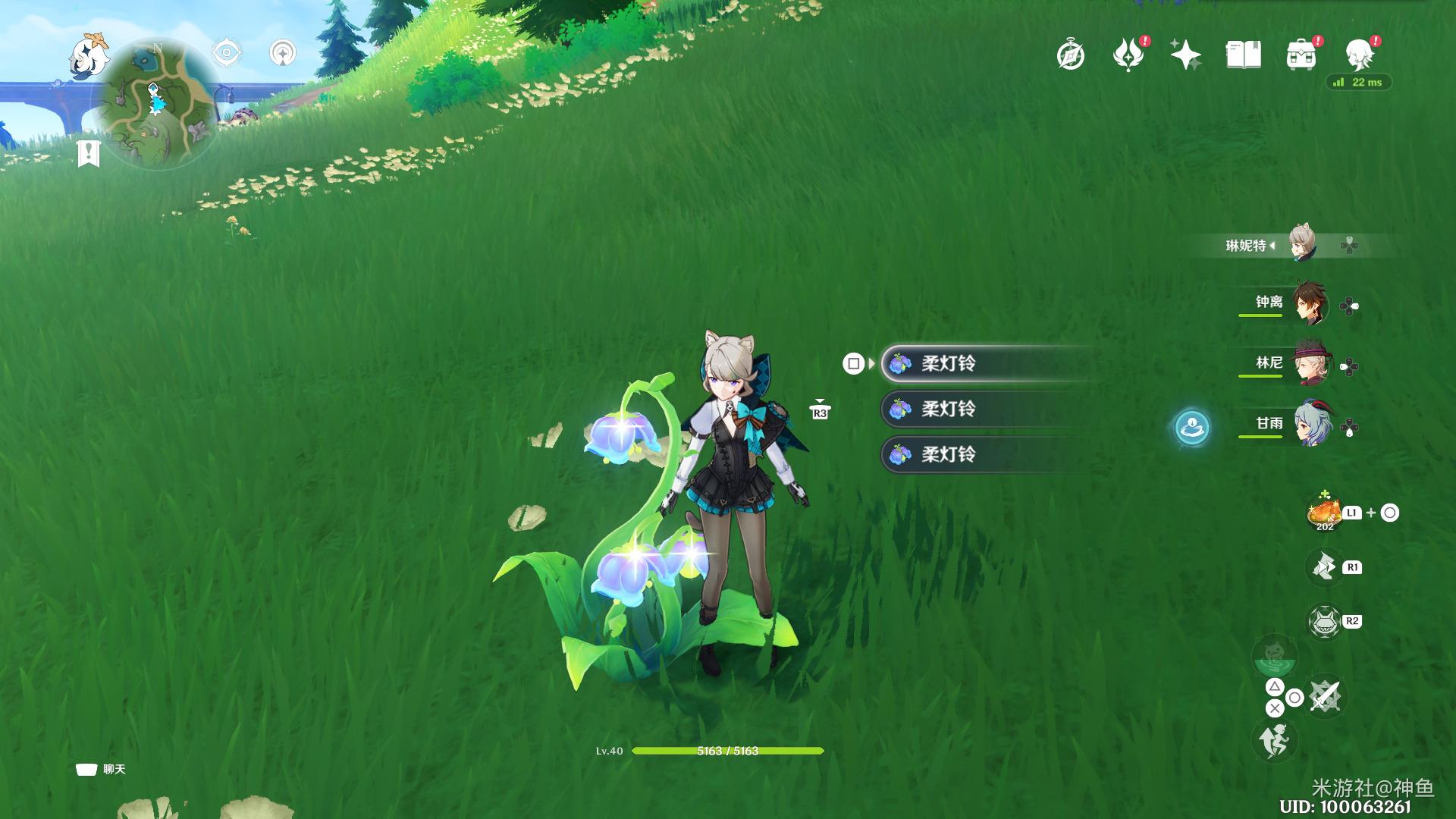Select active character 琳妮特 in party list
1456x819 pixels.
coord(1301,244)
